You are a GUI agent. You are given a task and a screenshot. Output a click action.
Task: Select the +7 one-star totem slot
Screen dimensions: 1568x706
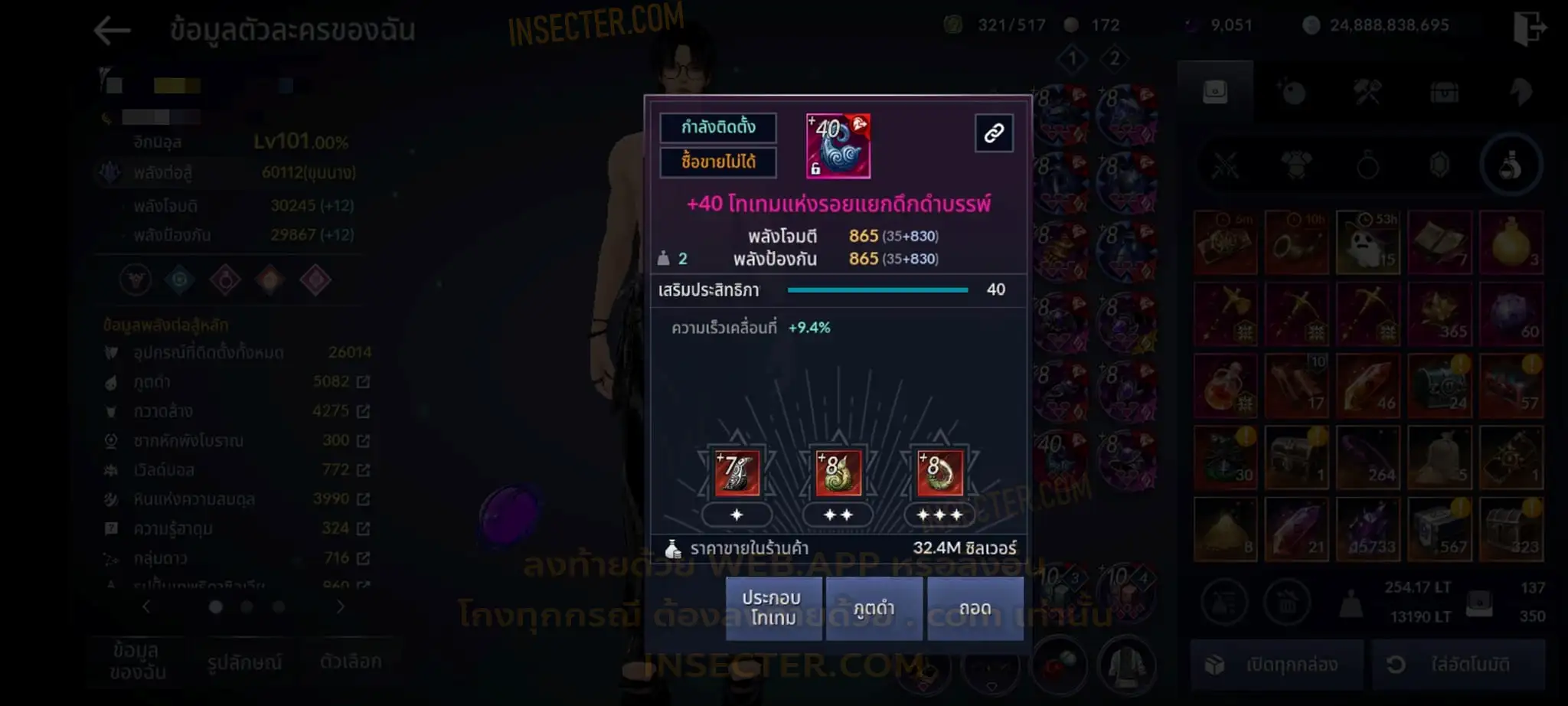[737, 472]
